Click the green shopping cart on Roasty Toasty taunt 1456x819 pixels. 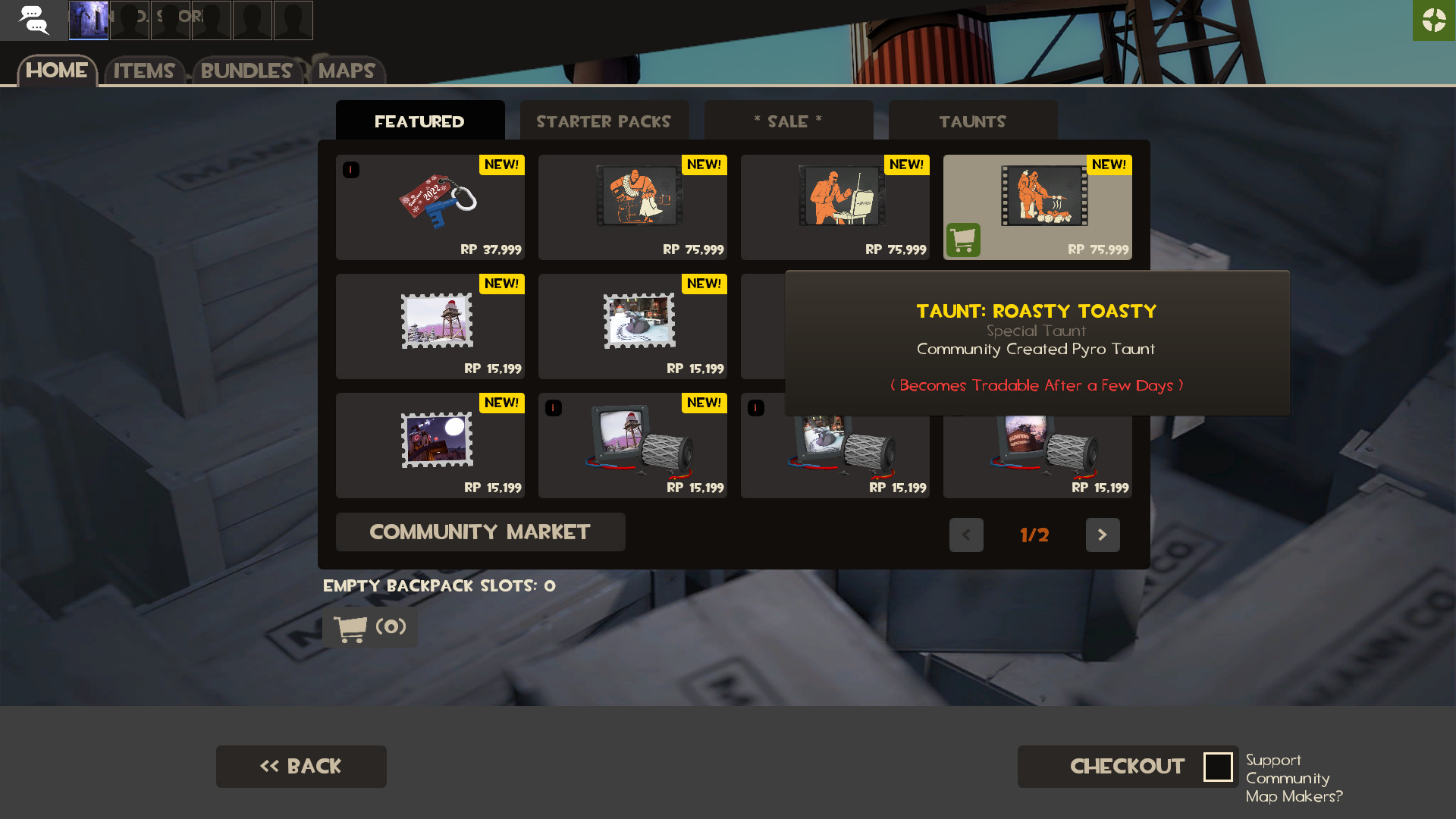point(964,239)
